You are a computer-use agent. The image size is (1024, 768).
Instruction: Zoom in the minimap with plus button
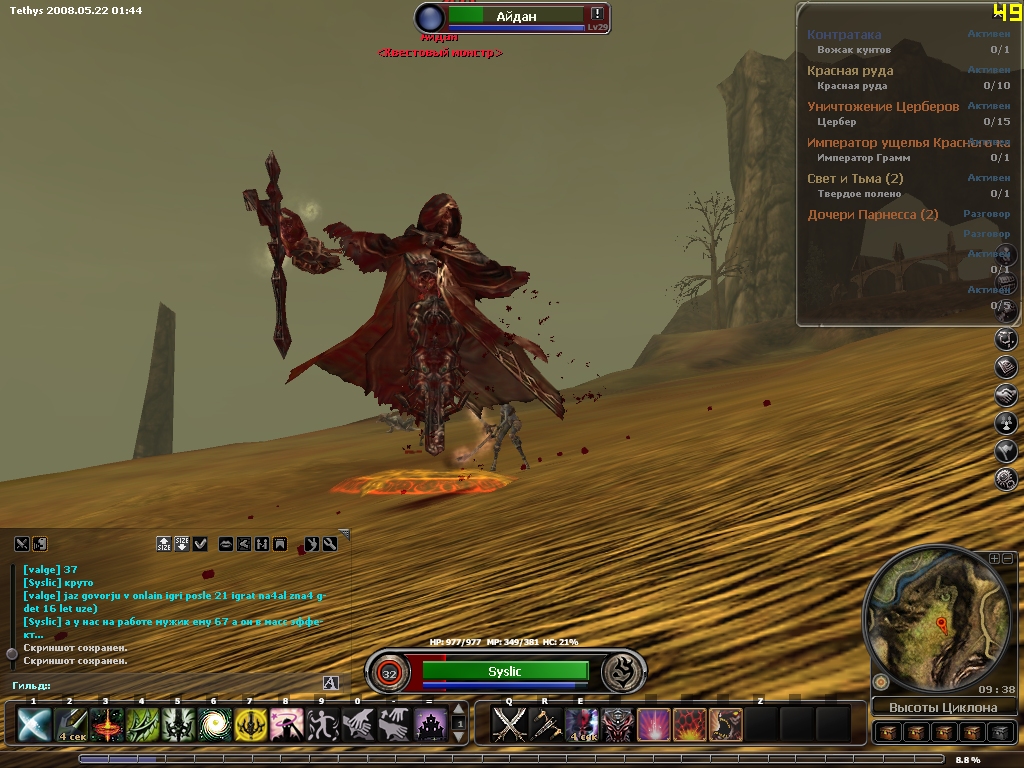click(x=994, y=558)
